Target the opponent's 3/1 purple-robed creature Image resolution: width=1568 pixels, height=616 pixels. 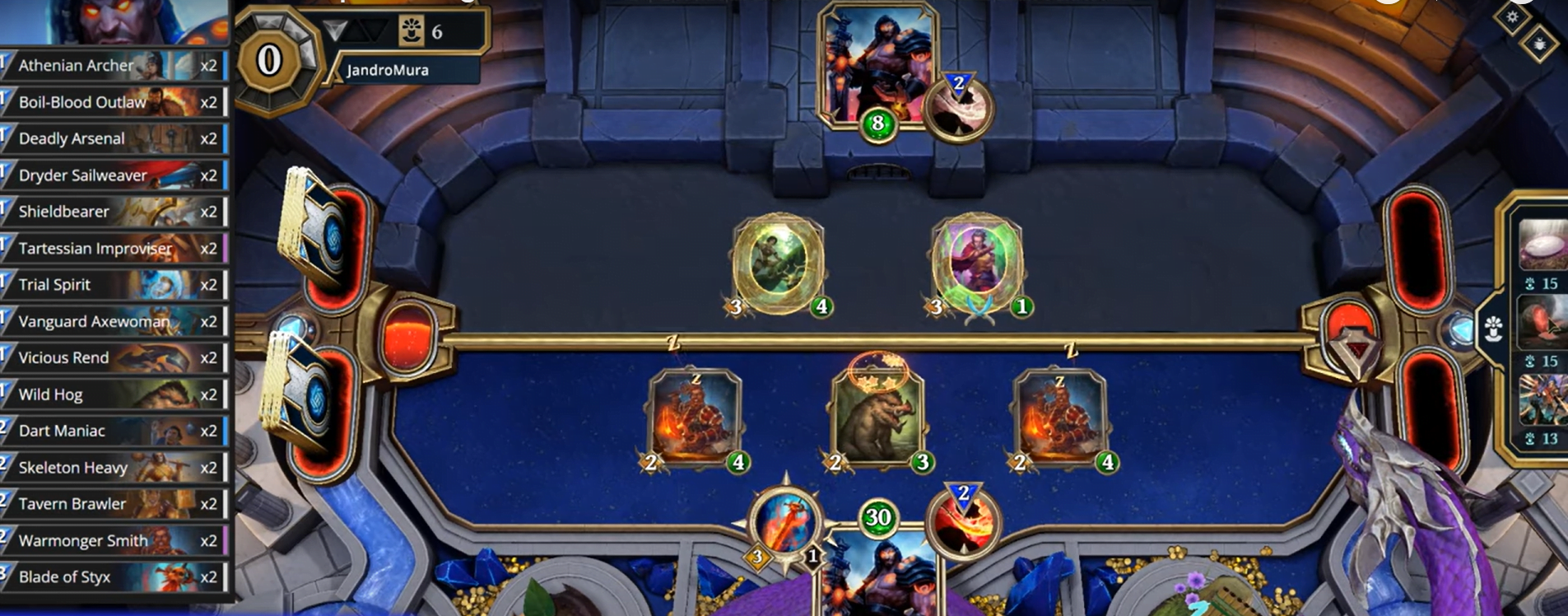pyautogui.click(x=976, y=262)
